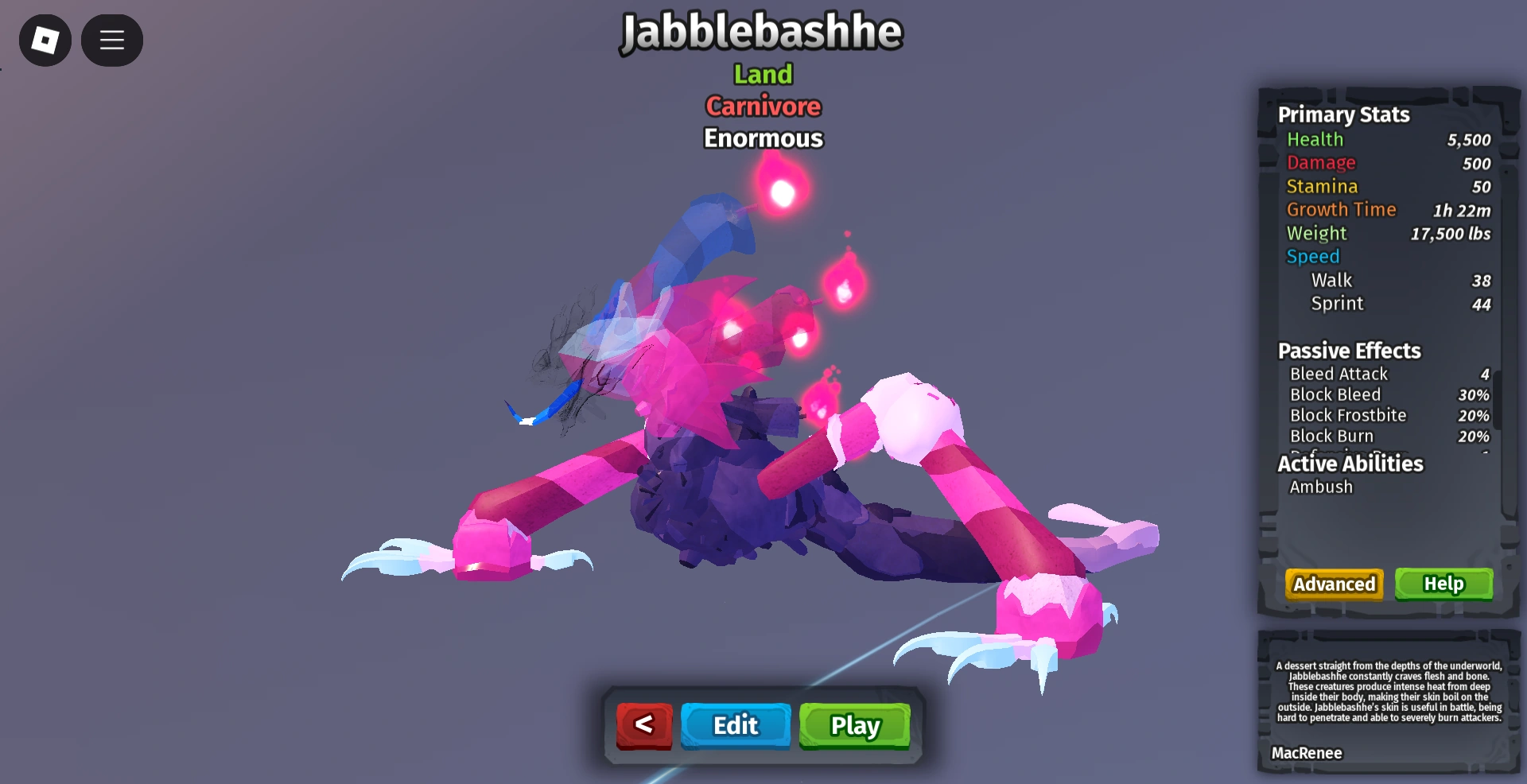Click the Block Frostbite entry
This screenshot has width=1527, height=784.
pyautogui.click(x=1348, y=415)
